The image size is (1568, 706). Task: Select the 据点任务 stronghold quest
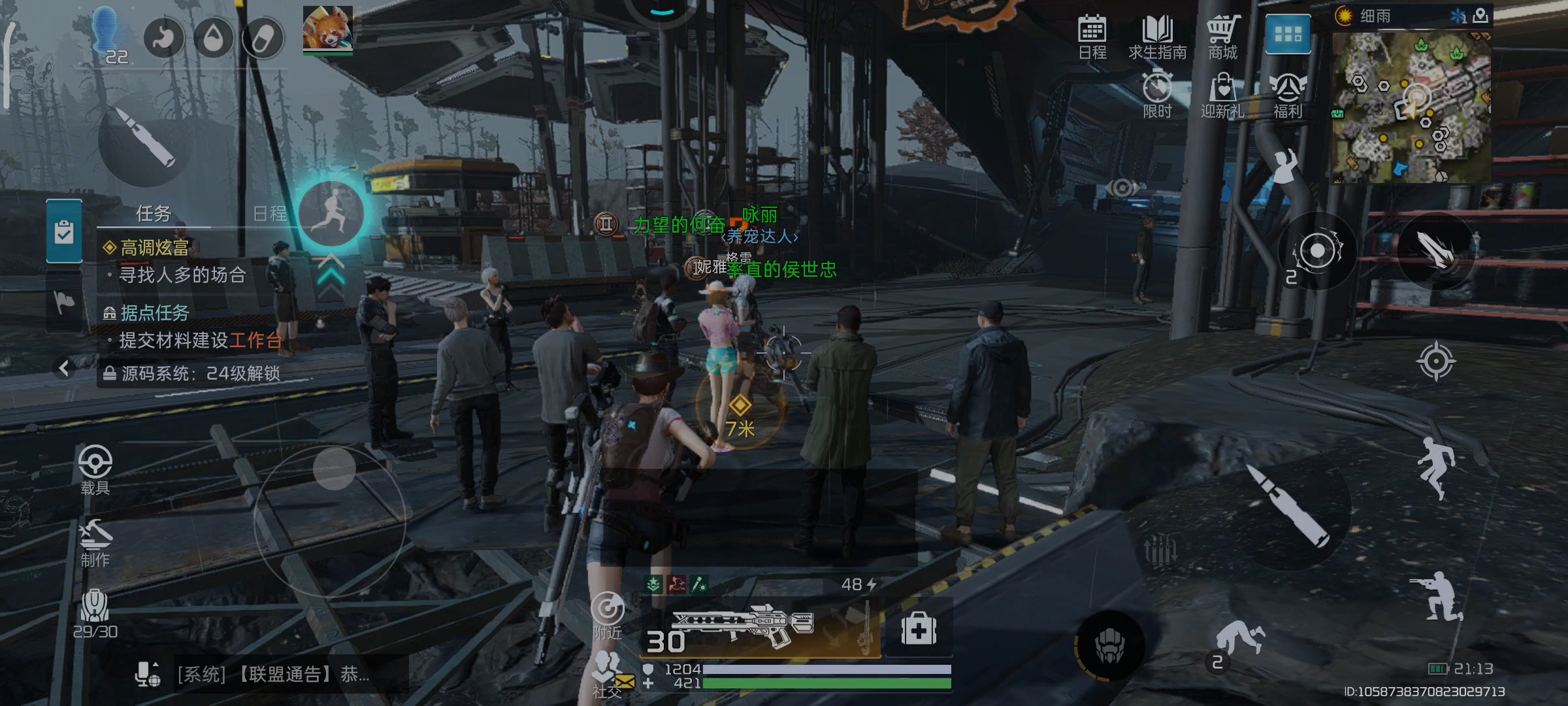(x=155, y=313)
